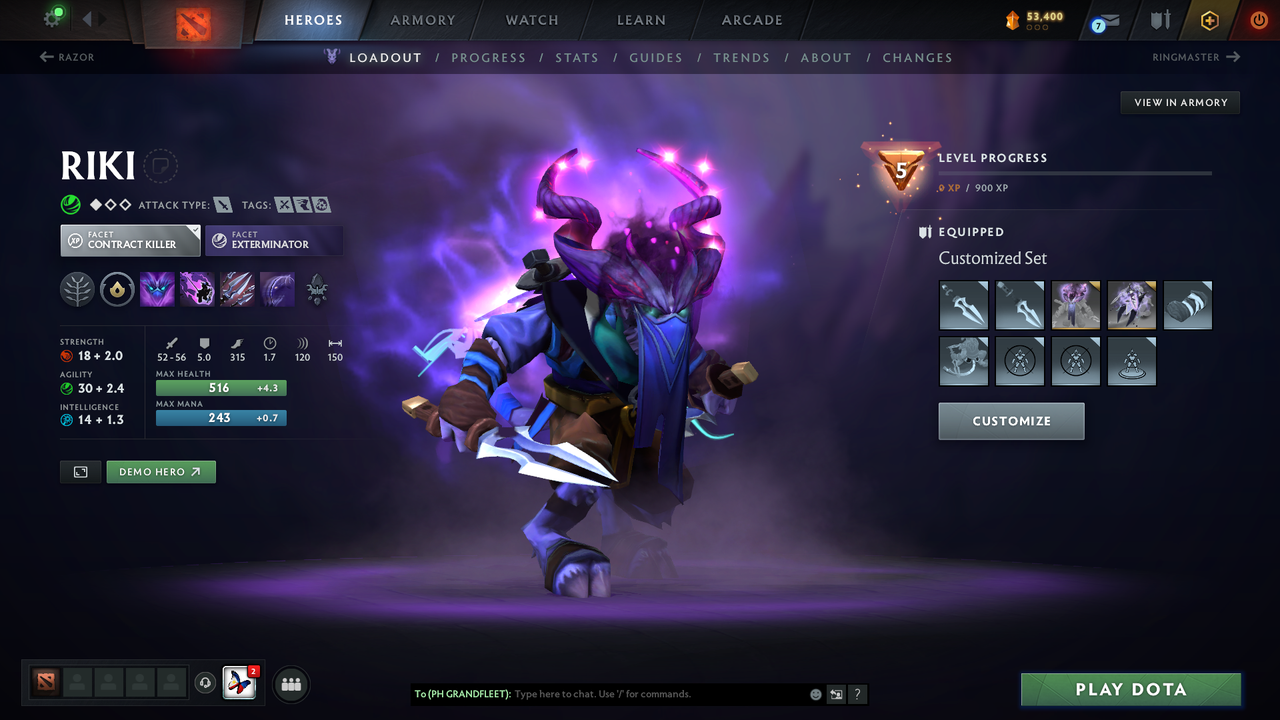Screen dimensions: 1280x720
Task: Select the equipped dagger item thumbnail
Action: pos(963,305)
